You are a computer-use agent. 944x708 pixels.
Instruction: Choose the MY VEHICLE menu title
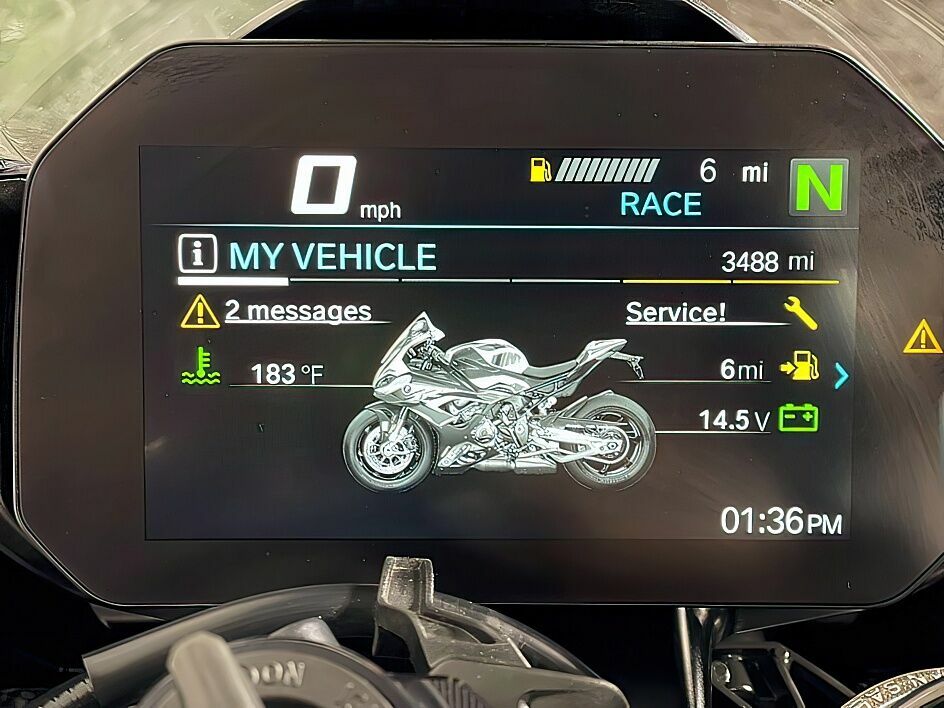coord(332,257)
